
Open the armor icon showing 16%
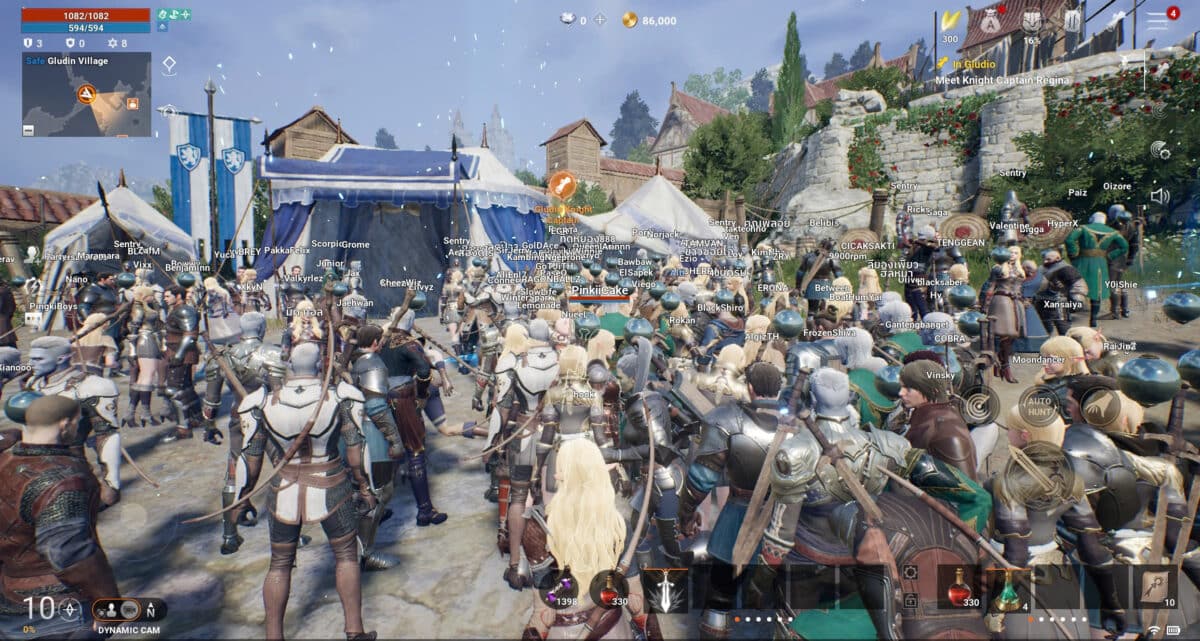(1031, 21)
